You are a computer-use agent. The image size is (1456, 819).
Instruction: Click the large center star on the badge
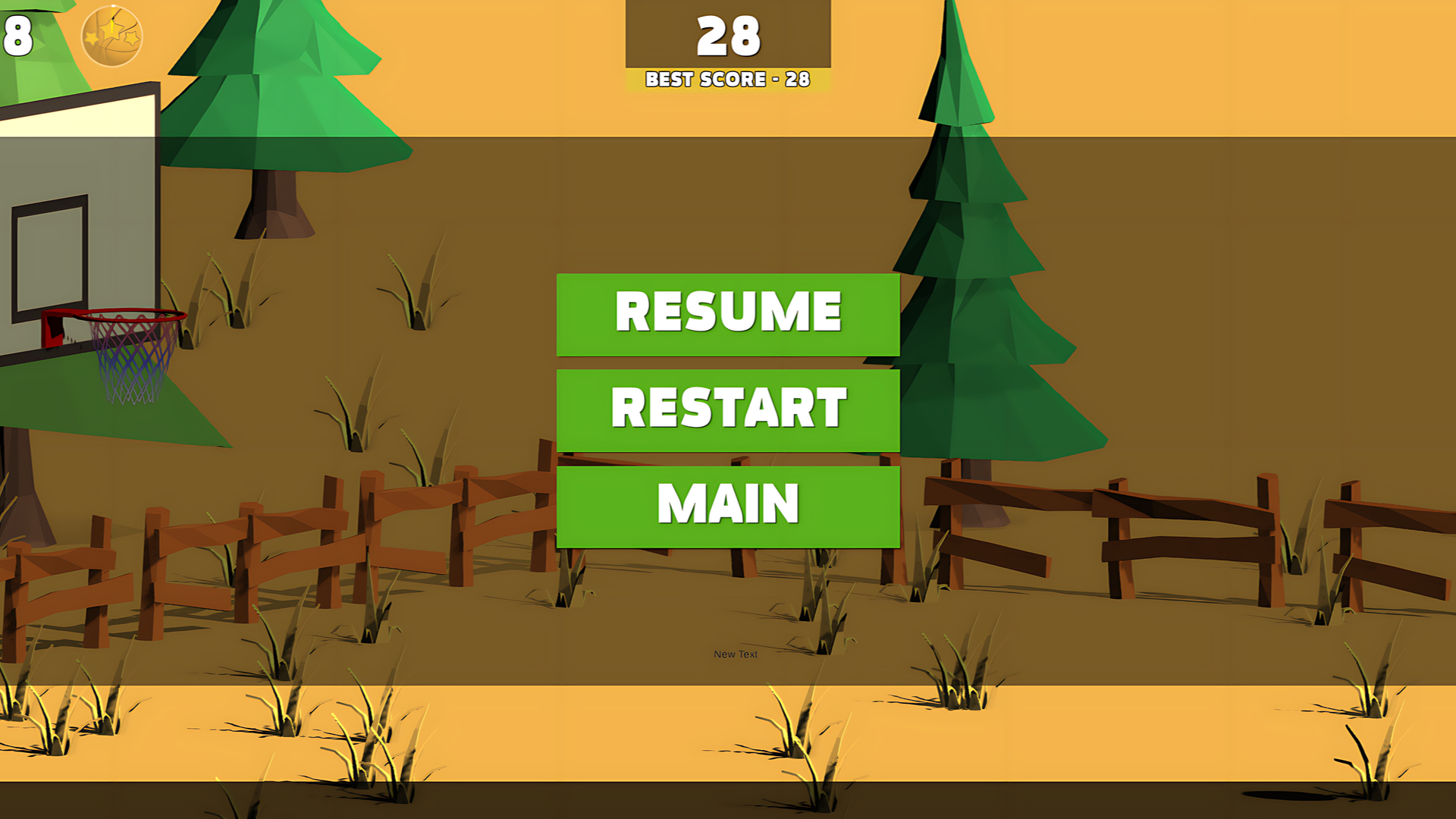coord(111,32)
